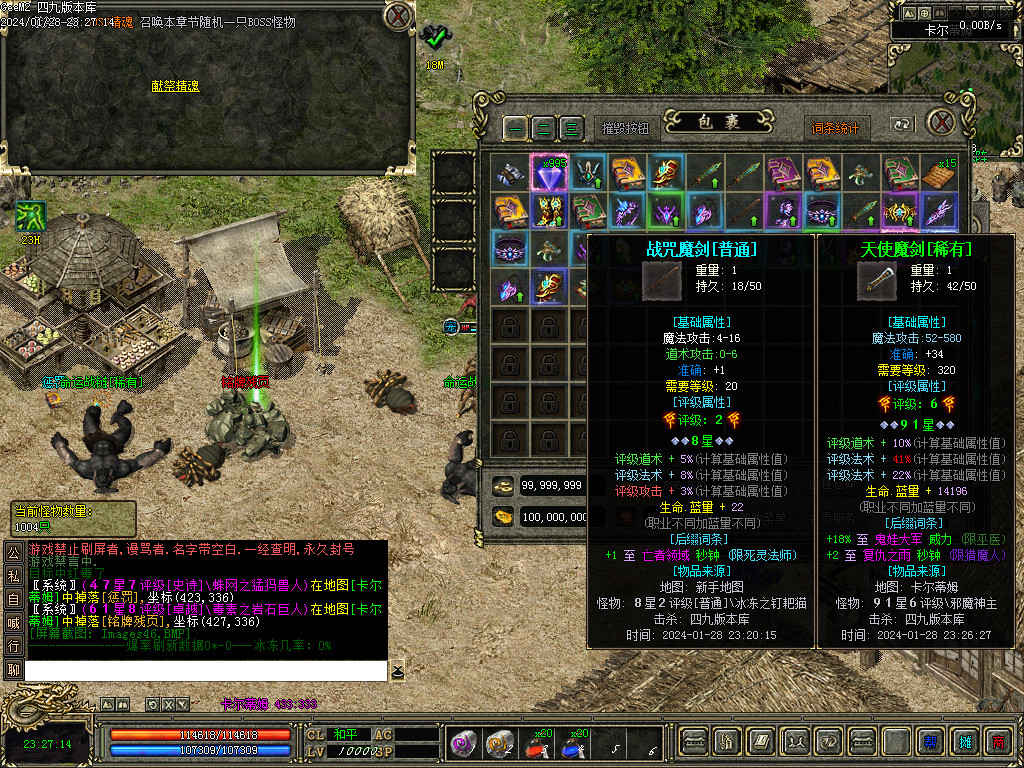This screenshot has height=768, width=1024.
Task: Open the 商 shop button
Action: pyautogui.click(x=997, y=741)
